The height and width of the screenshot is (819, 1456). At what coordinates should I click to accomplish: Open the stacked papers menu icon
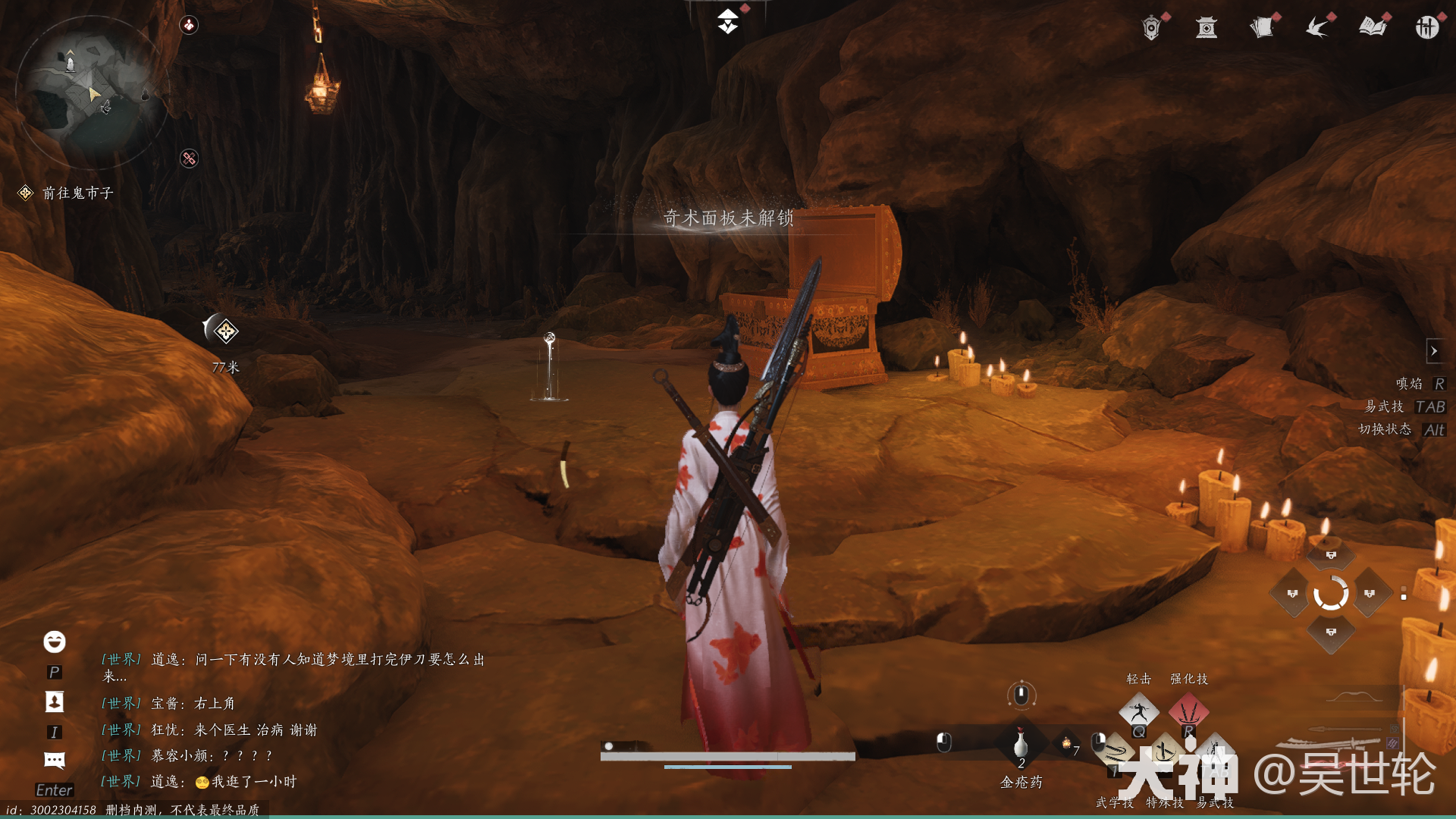(x=1262, y=28)
